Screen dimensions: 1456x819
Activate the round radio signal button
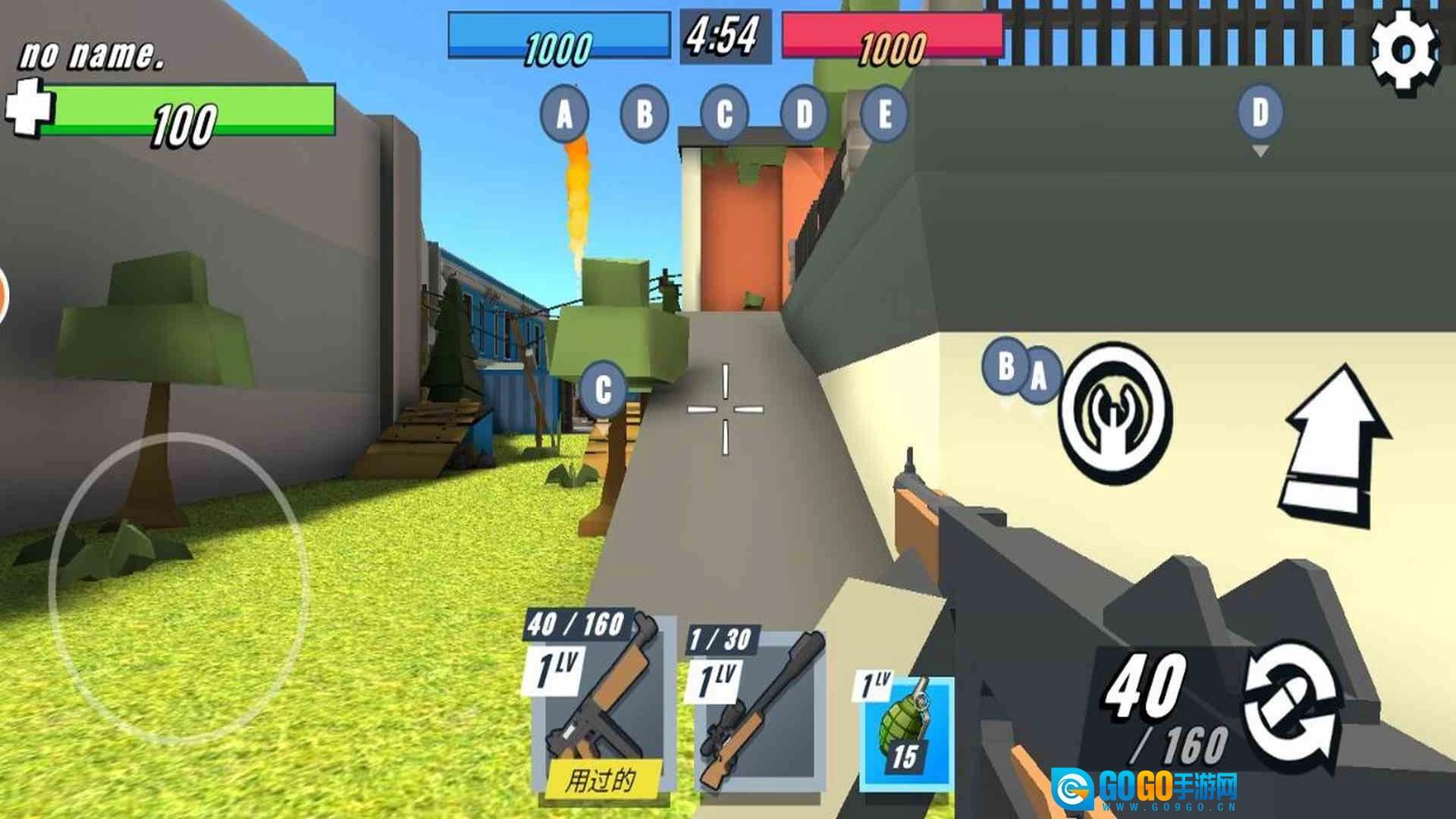point(1115,413)
